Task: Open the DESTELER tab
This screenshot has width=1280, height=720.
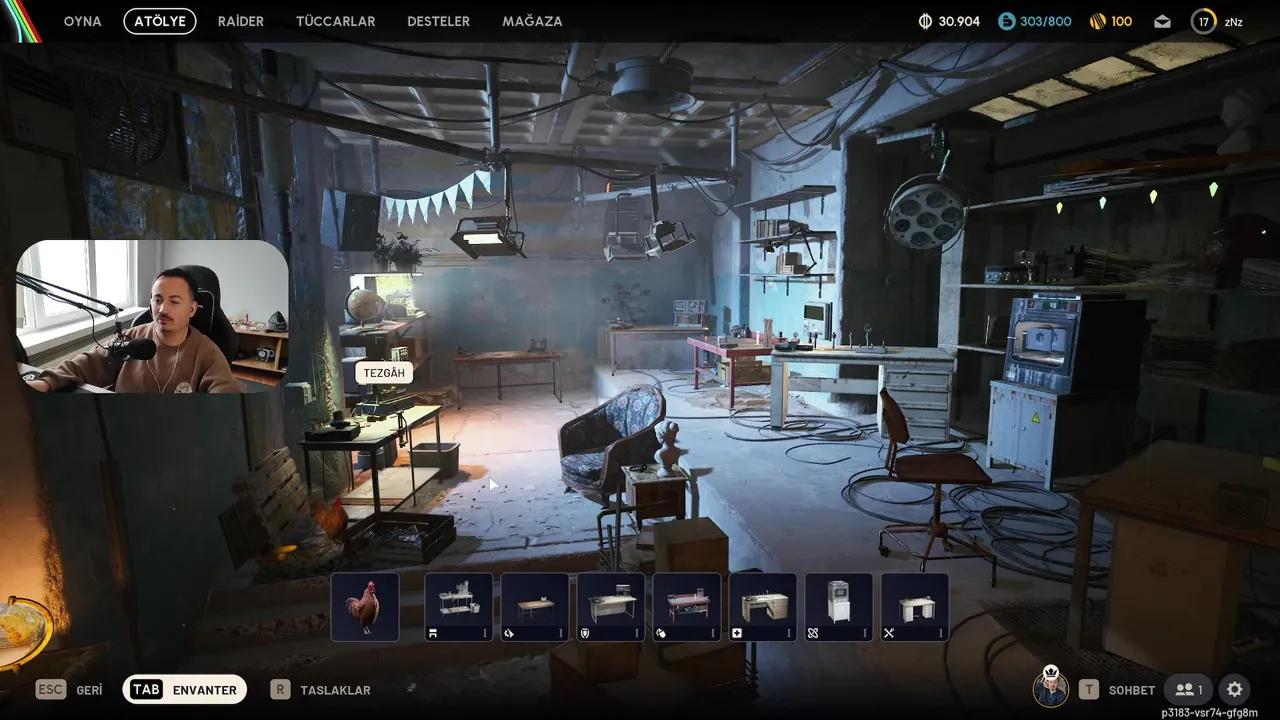Action: tap(438, 21)
